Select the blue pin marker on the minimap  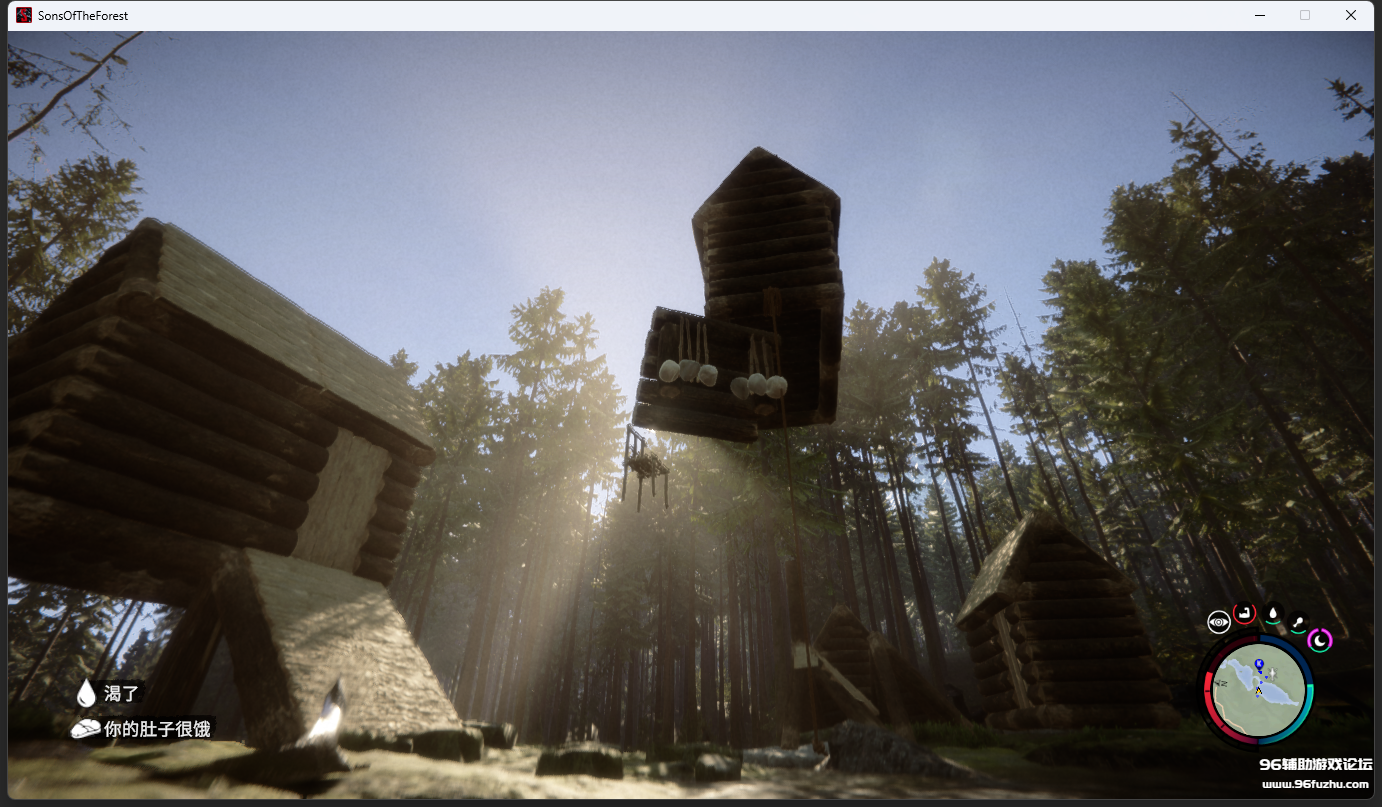click(x=1258, y=664)
